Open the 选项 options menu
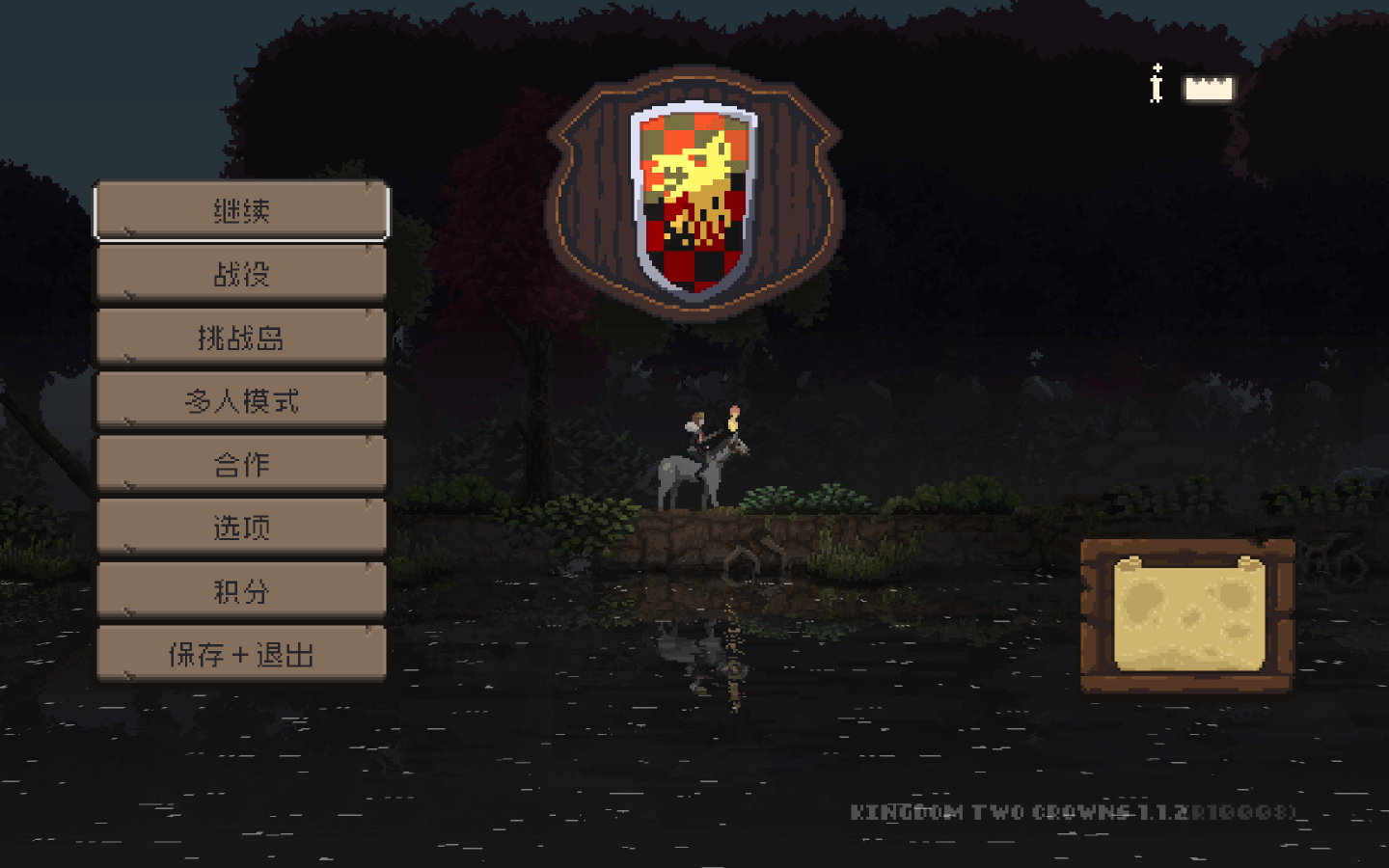 (x=241, y=528)
